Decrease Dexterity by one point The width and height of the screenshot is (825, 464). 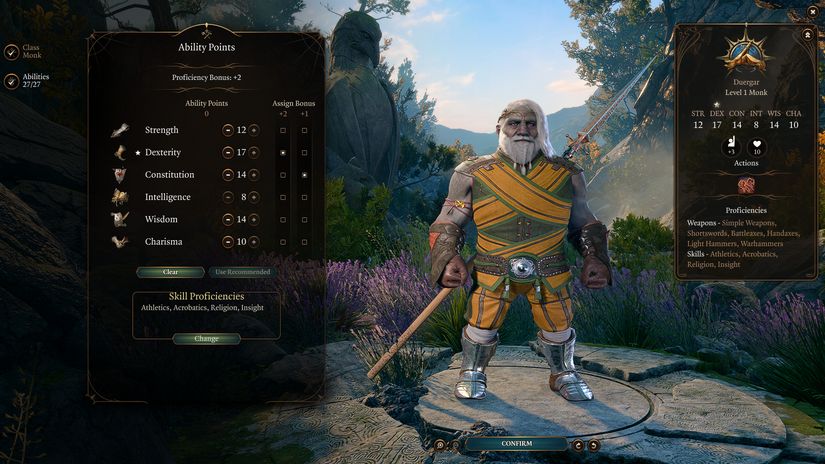pos(228,153)
